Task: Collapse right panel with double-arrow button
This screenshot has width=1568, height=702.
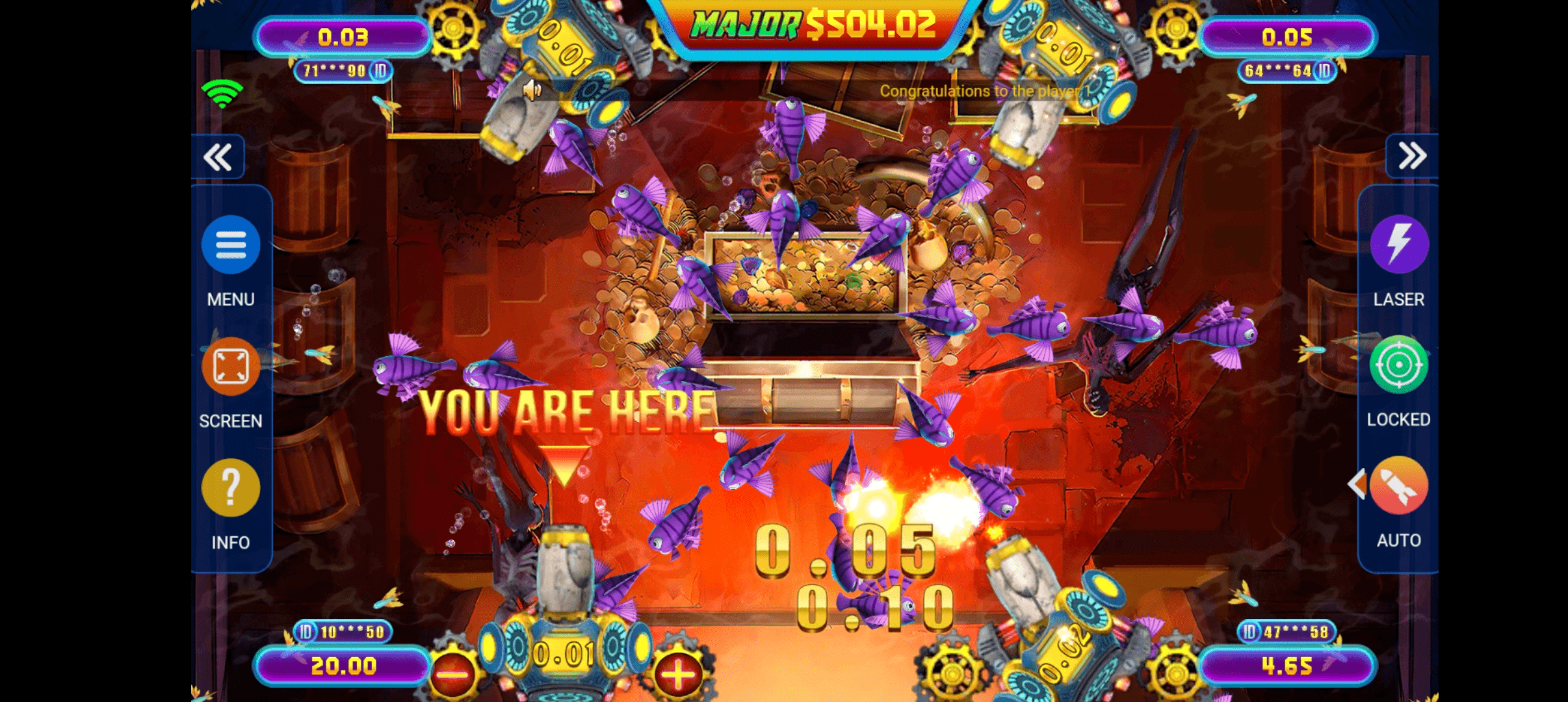Action: 1412,156
